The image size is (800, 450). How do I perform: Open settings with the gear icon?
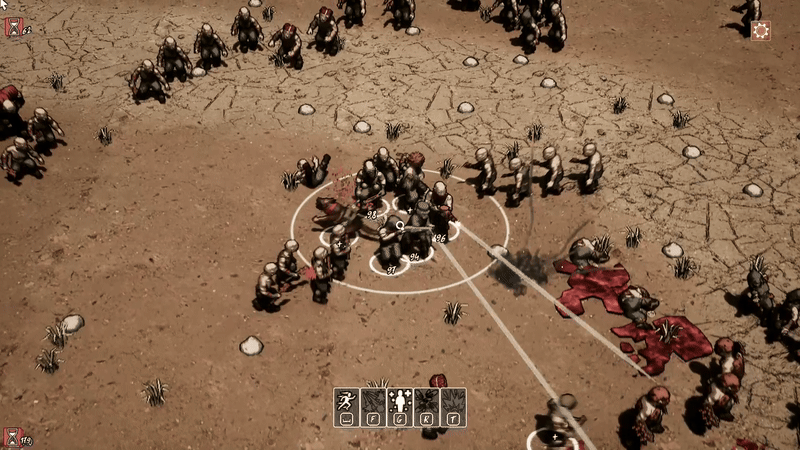(x=761, y=30)
